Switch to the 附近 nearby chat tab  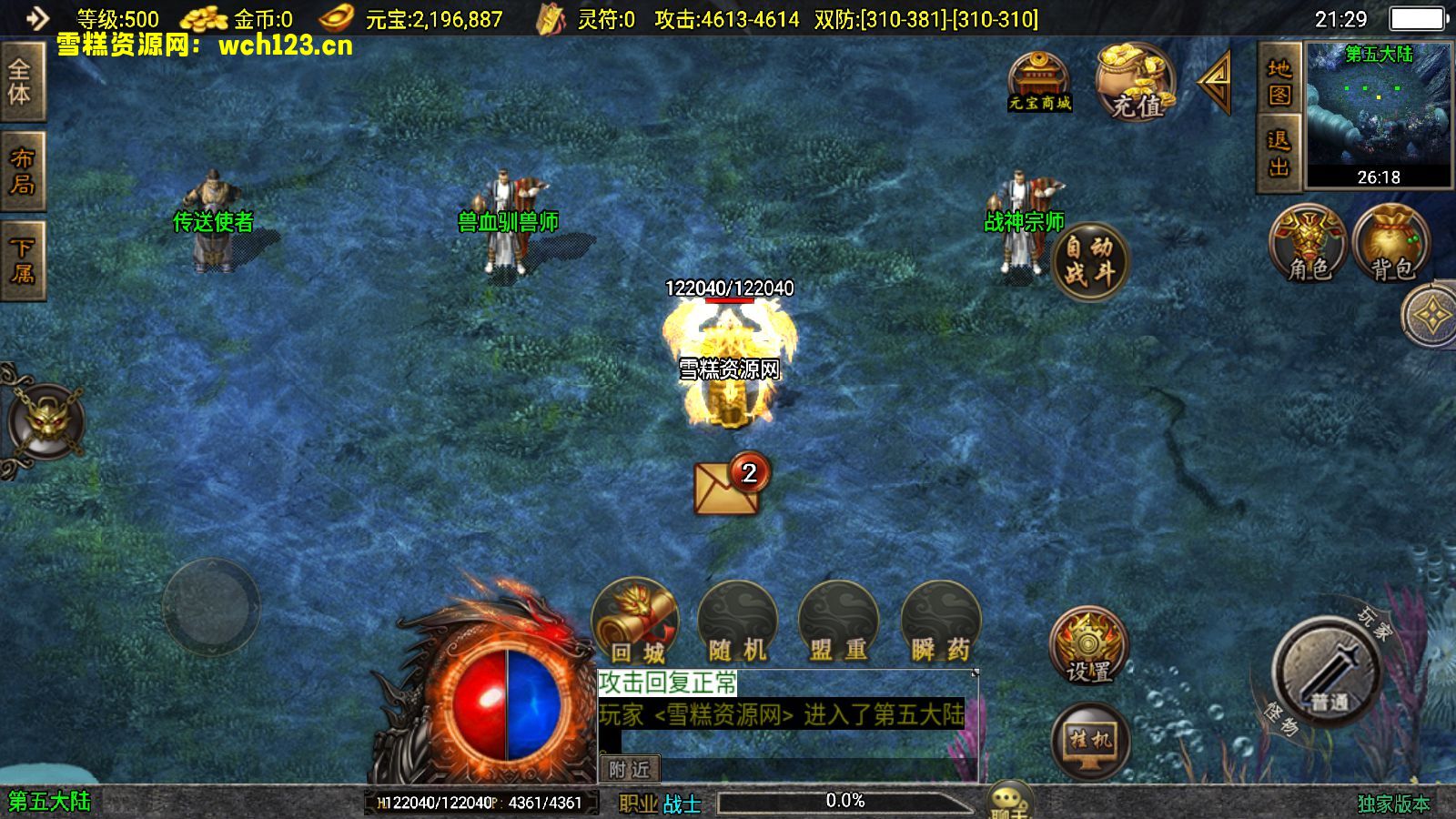point(629,769)
